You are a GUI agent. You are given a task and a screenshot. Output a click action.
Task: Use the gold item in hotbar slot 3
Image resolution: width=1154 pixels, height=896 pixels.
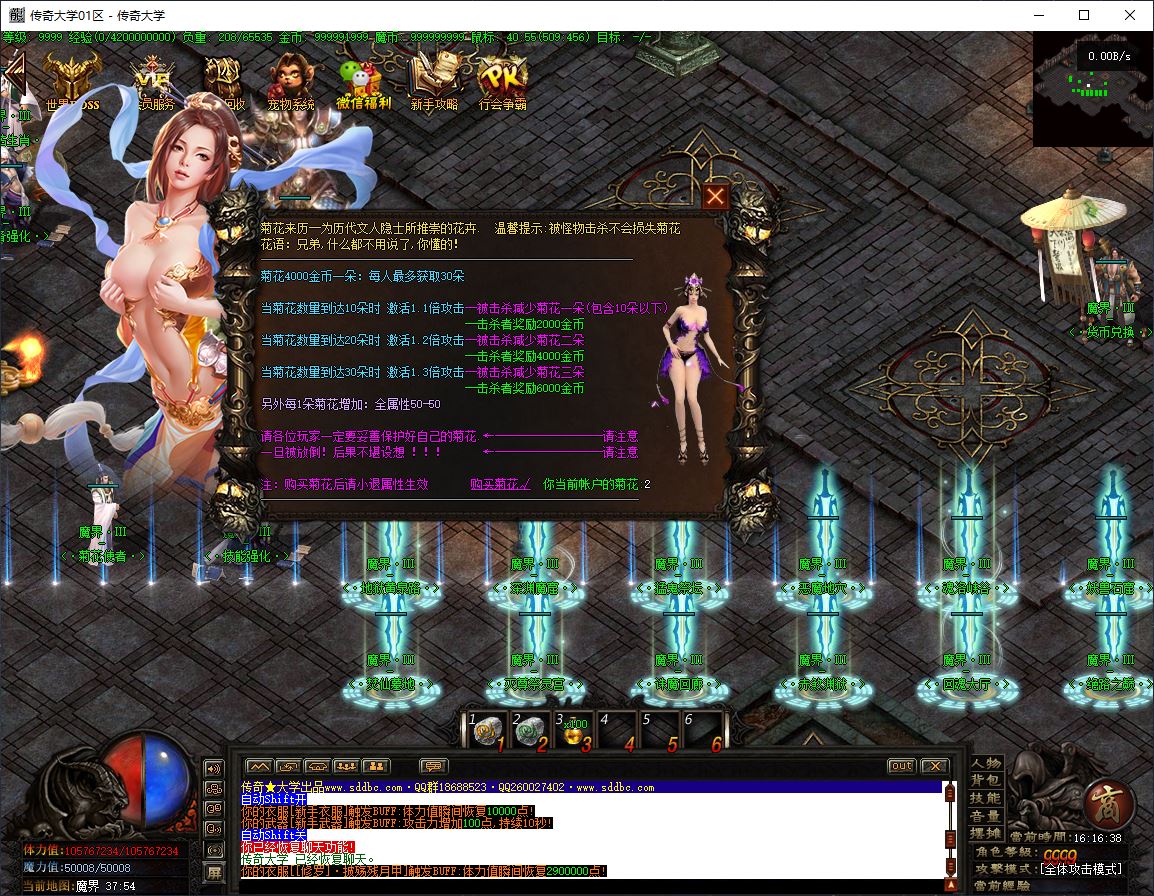click(574, 732)
